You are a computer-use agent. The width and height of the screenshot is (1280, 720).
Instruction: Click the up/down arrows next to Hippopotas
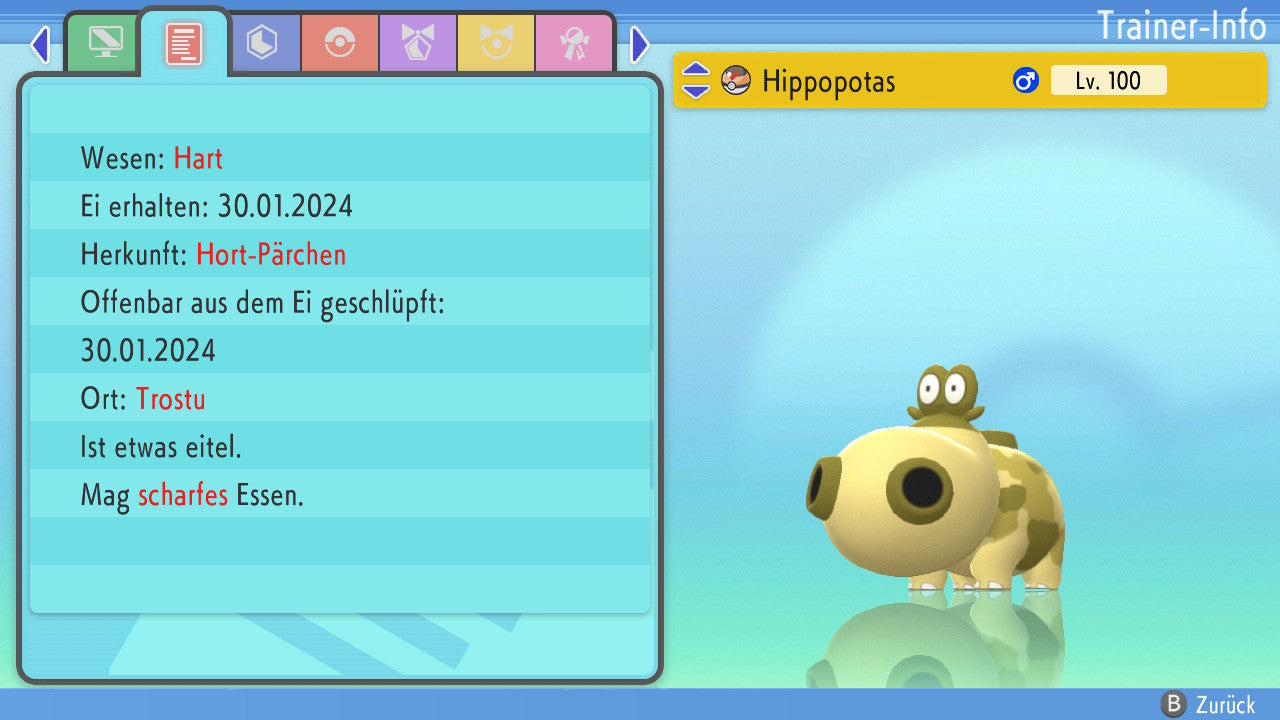click(x=696, y=81)
